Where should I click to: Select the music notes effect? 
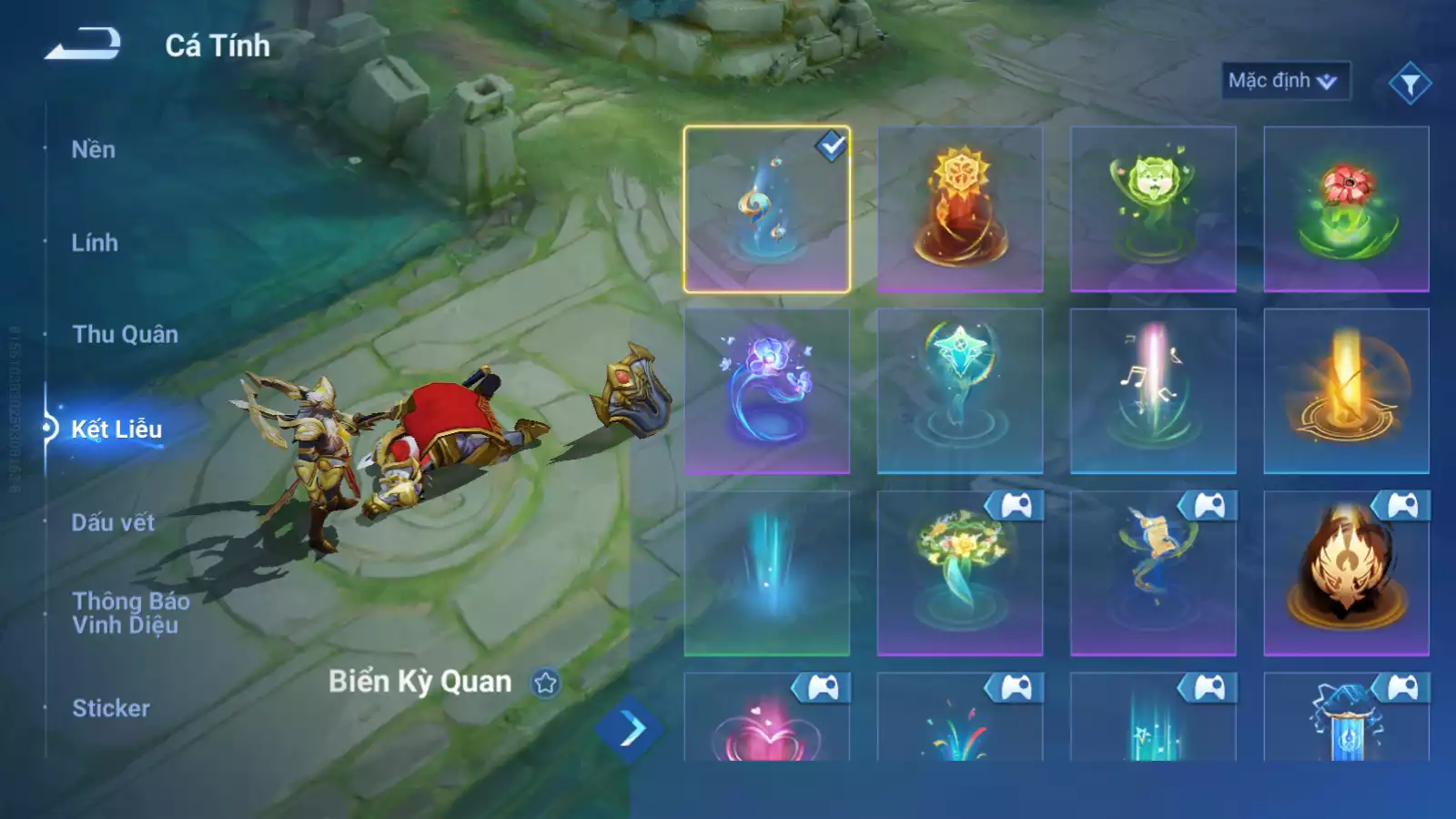tap(1153, 391)
